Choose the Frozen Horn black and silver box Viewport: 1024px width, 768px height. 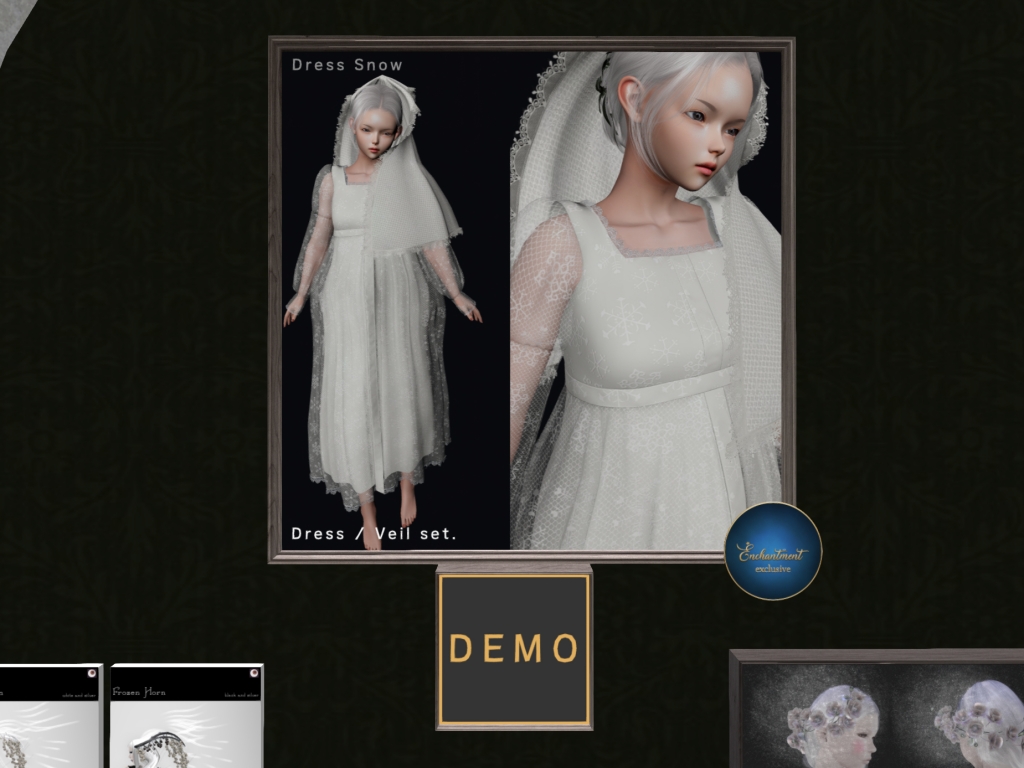[187, 715]
